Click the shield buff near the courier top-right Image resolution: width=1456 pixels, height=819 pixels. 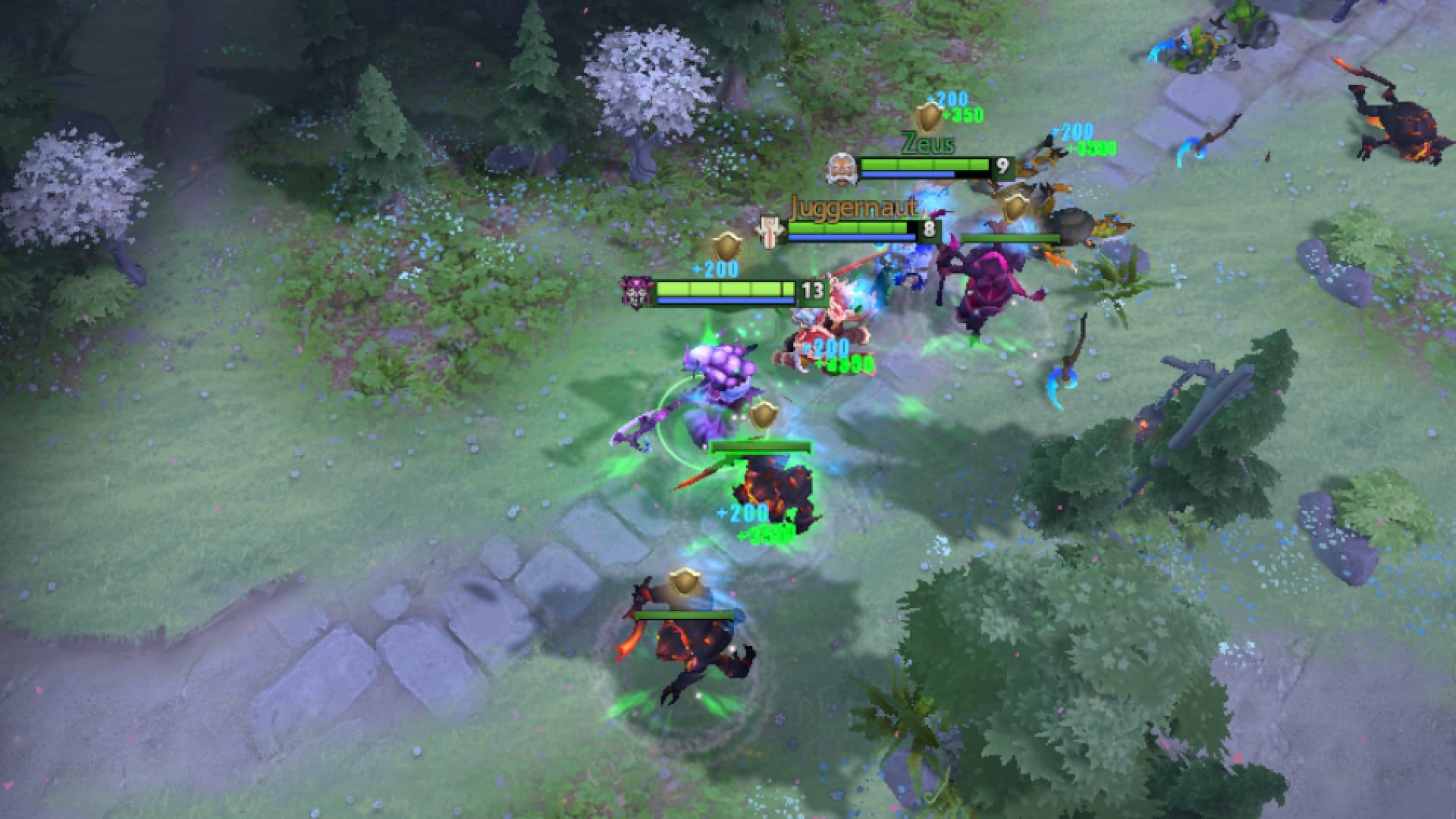click(1015, 207)
